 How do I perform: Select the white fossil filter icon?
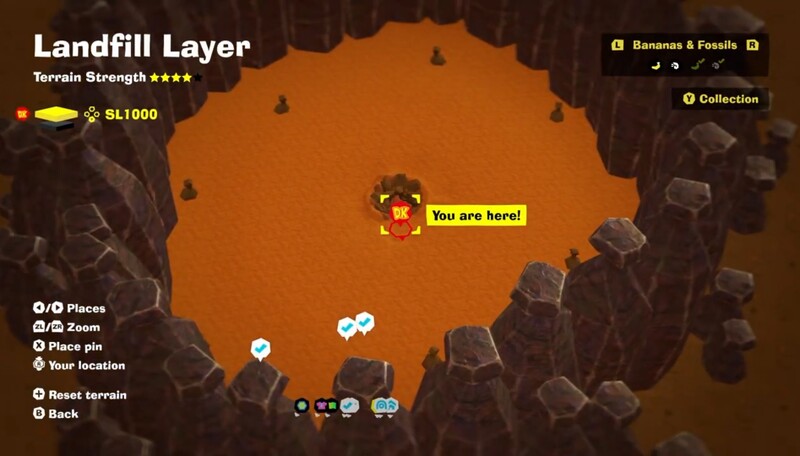point(675,66)
